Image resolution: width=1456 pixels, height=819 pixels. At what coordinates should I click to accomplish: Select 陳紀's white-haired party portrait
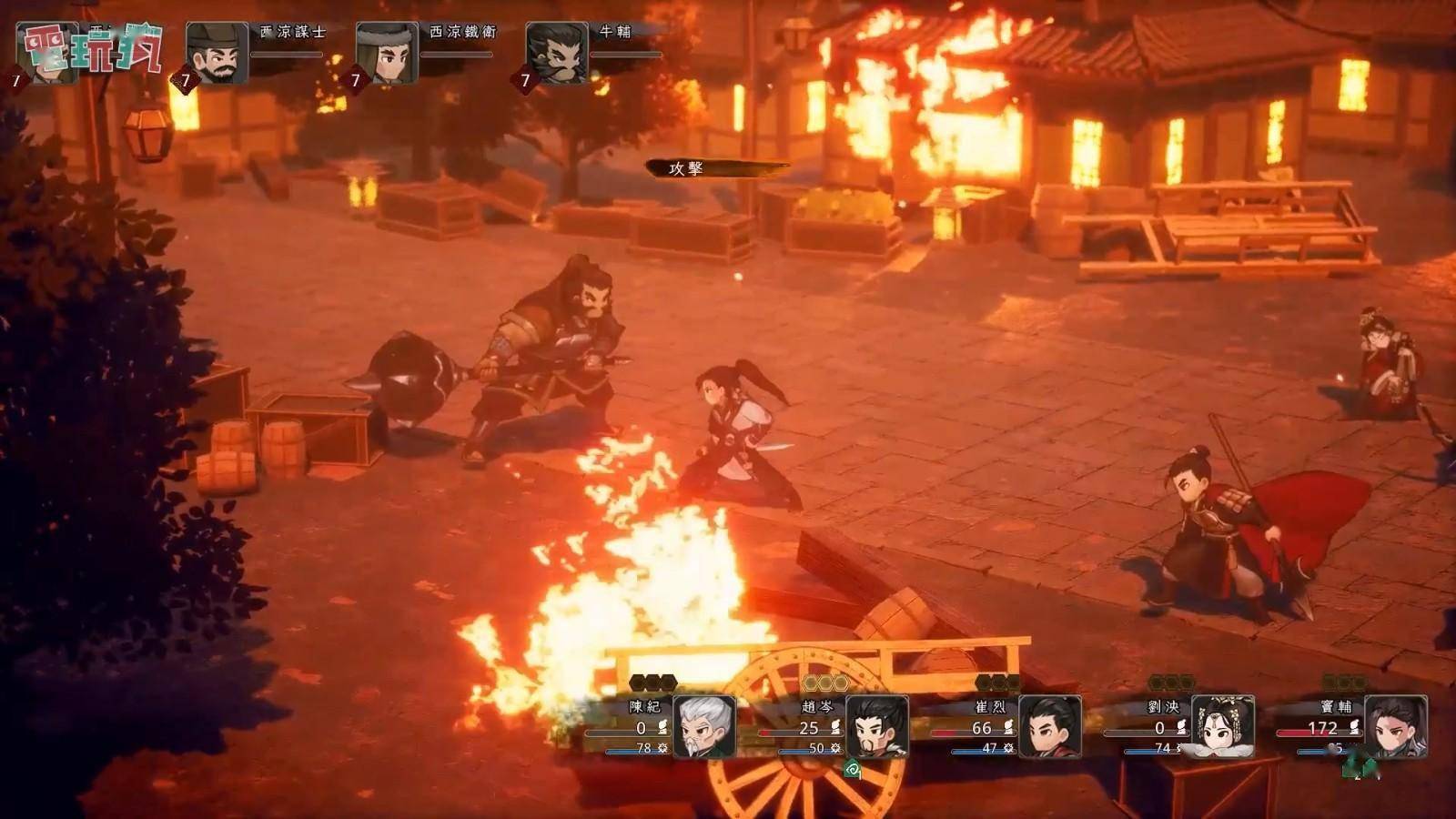pos(703,726)
